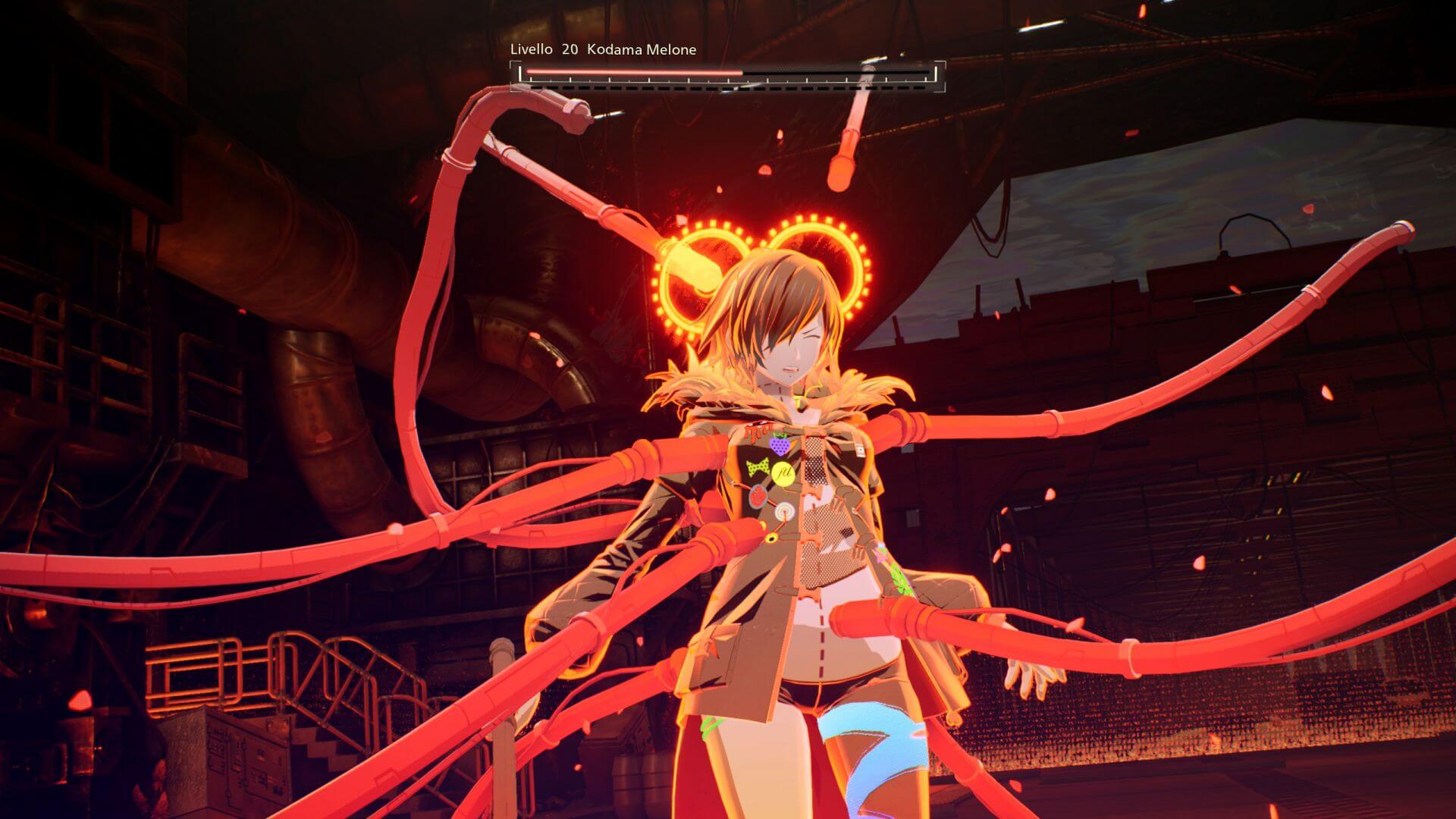Select the 'Kodama Melone' name label
1456x819 pixels.
pyautogui.click(x=641, y=49)
